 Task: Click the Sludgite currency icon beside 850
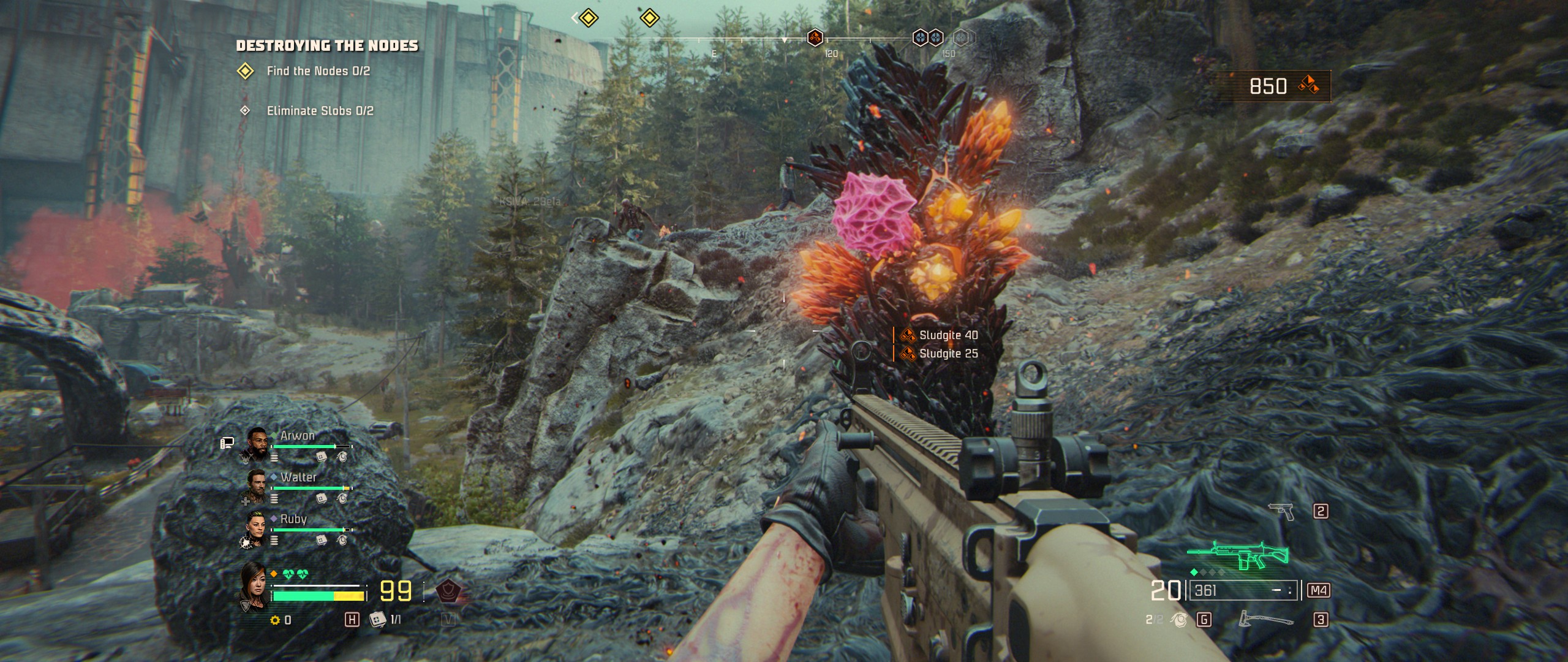coord(1308,85)
